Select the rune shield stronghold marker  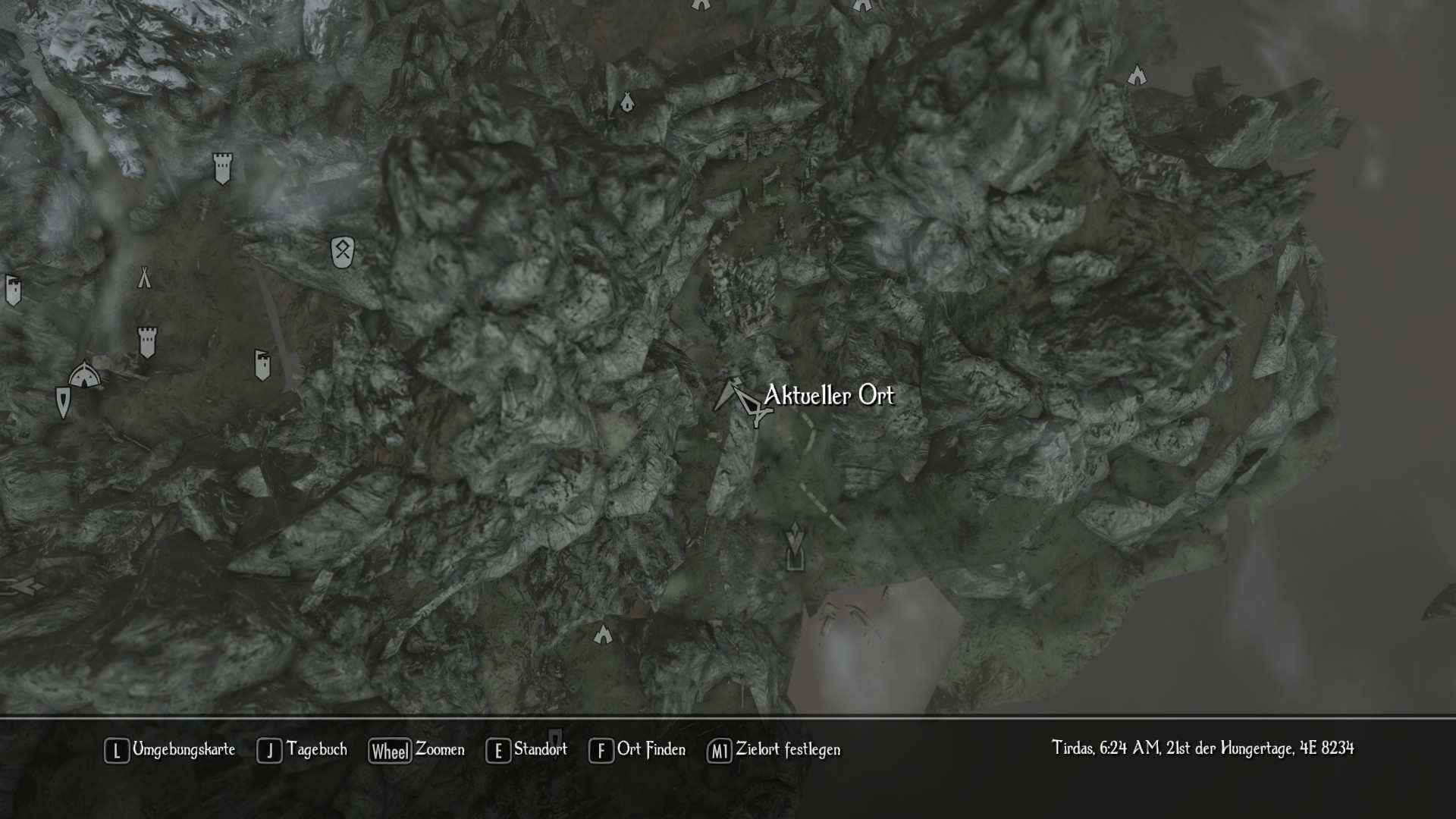point(343,252)
